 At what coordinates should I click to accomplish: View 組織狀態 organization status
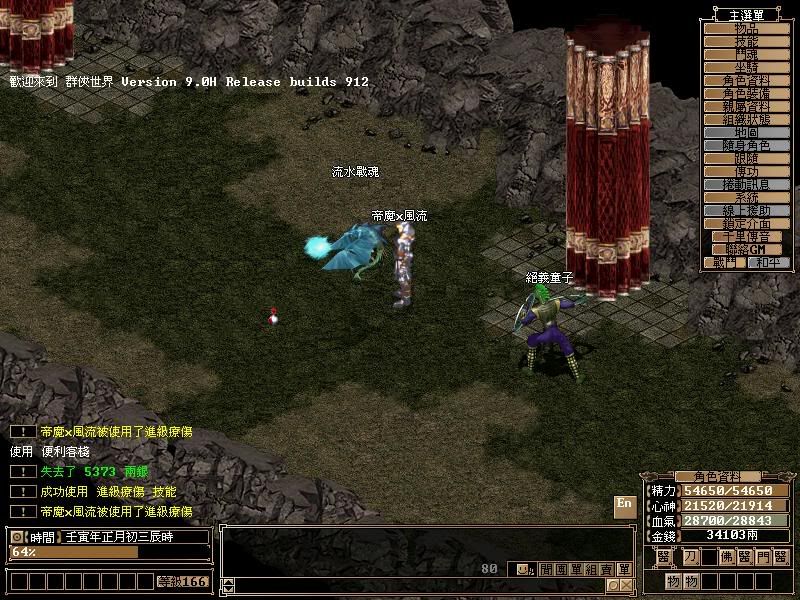pyautogui.click(x=746, y=119)
